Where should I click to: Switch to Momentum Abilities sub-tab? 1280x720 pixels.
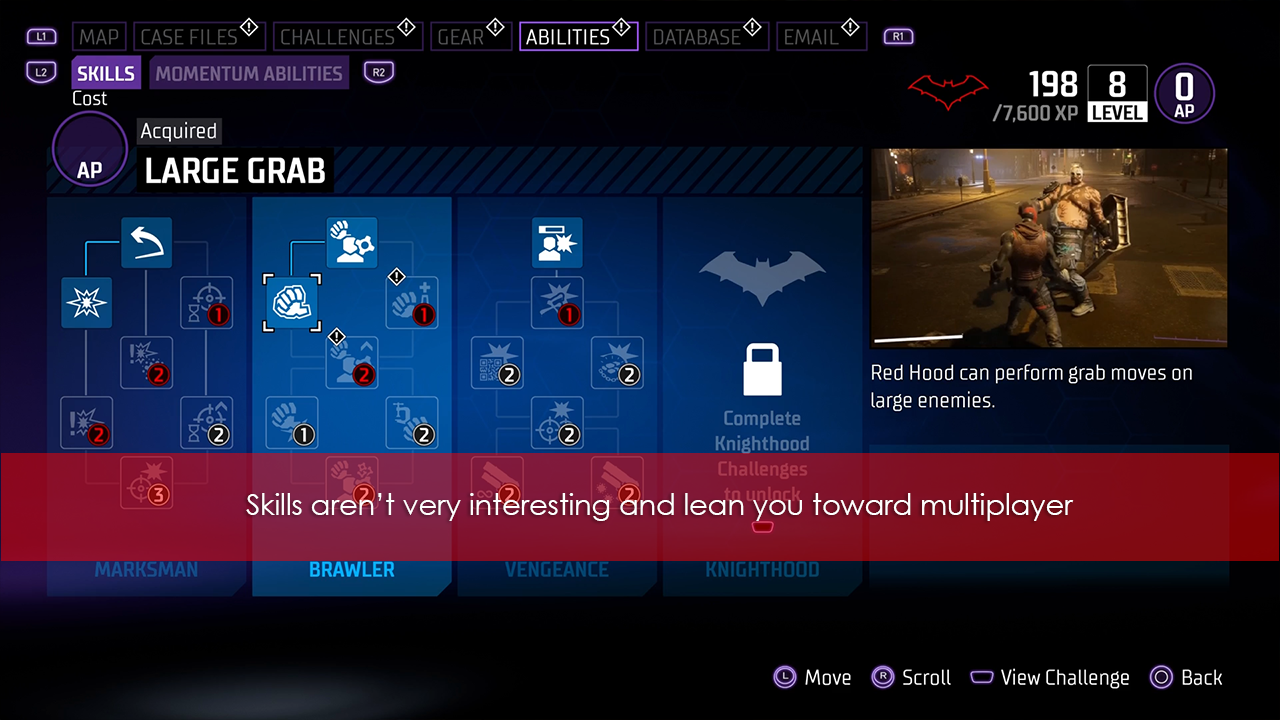(249, 73)
